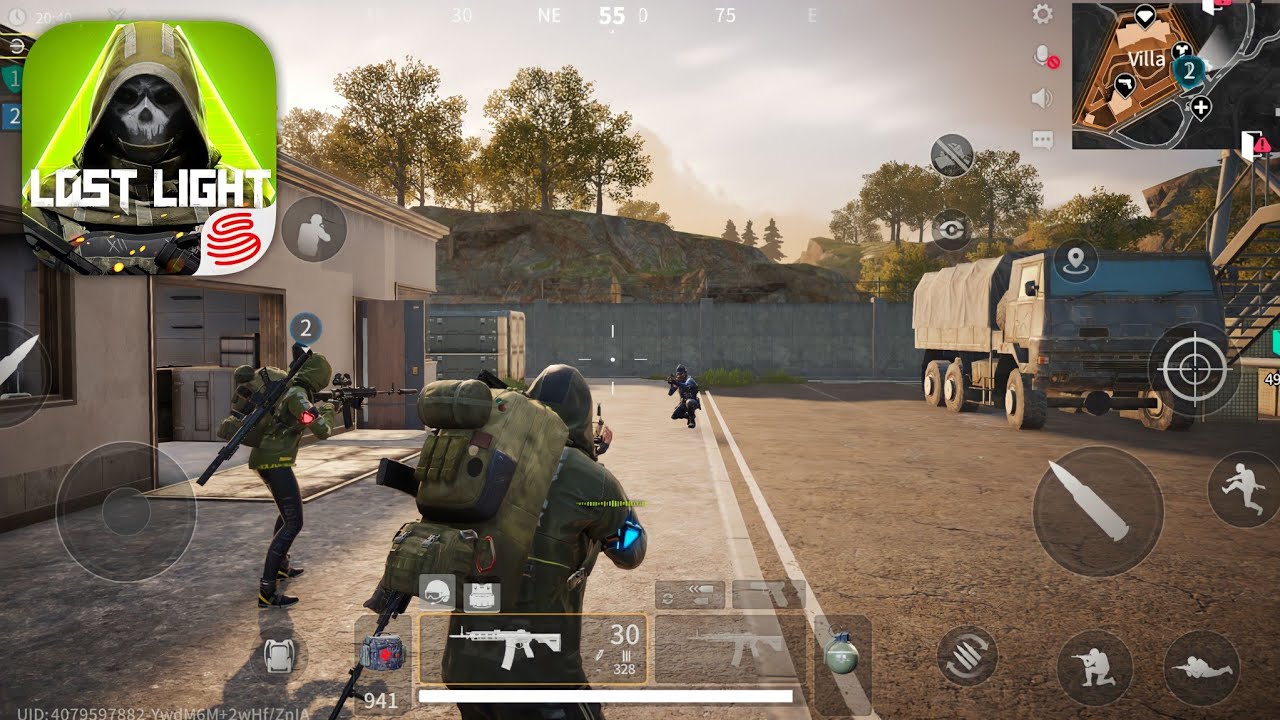
Task: Place a map pin marker
Action: pos(1076,262)
